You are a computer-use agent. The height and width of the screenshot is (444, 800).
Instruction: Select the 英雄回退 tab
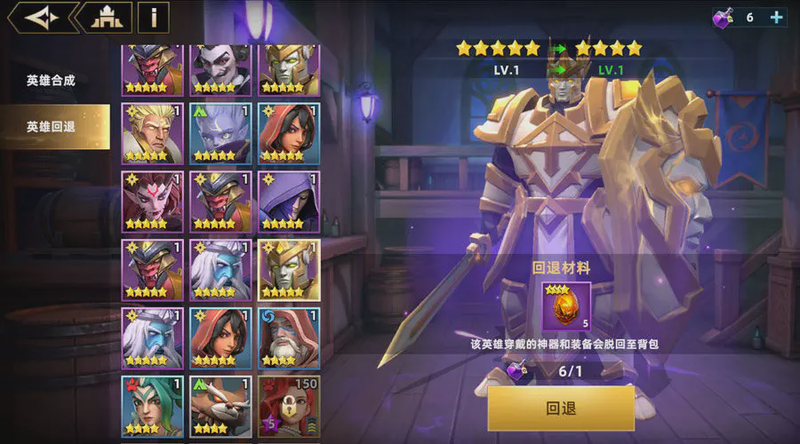point(51,127)
